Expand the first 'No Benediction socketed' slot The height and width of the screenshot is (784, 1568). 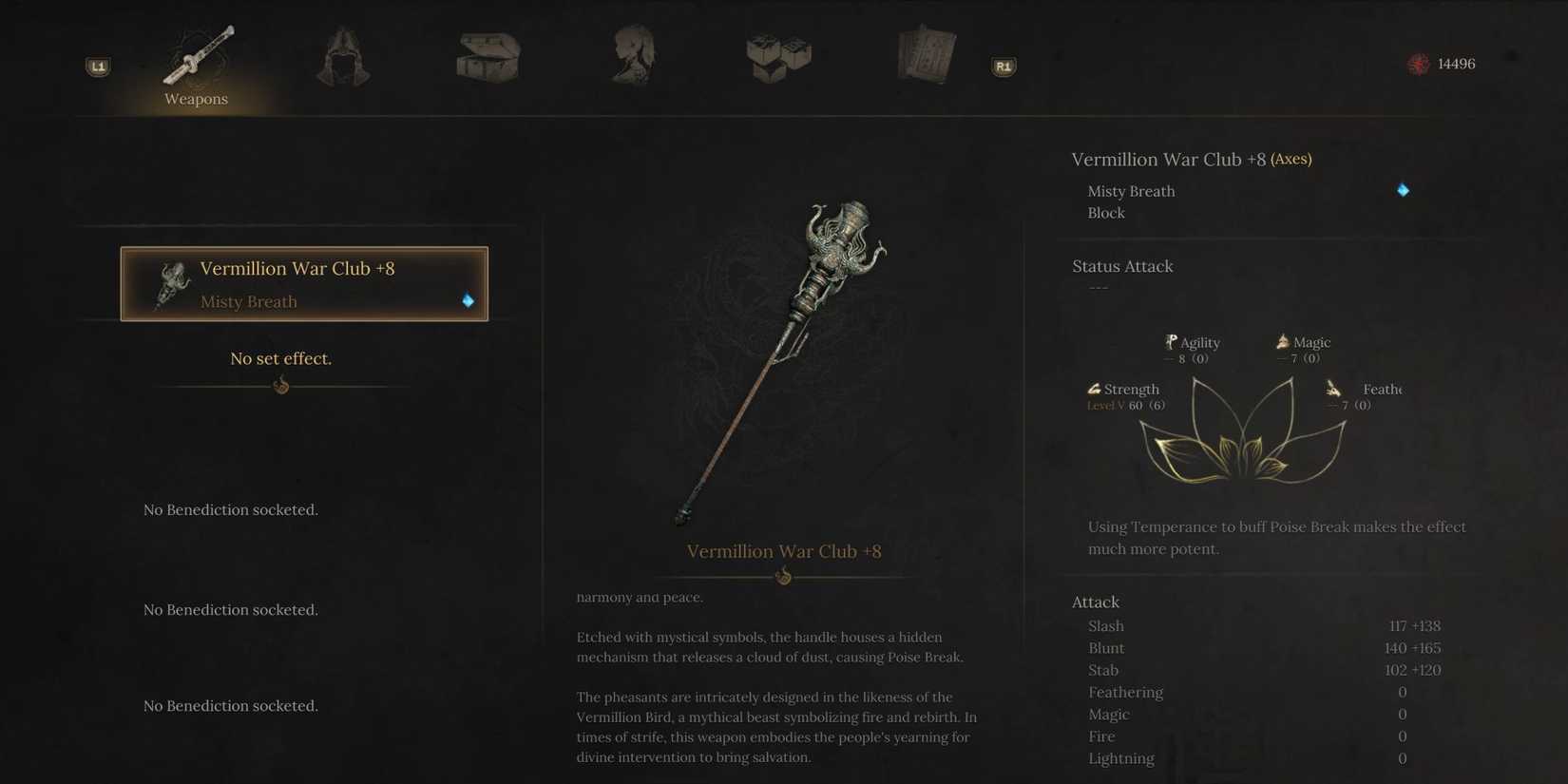point(230,509)
